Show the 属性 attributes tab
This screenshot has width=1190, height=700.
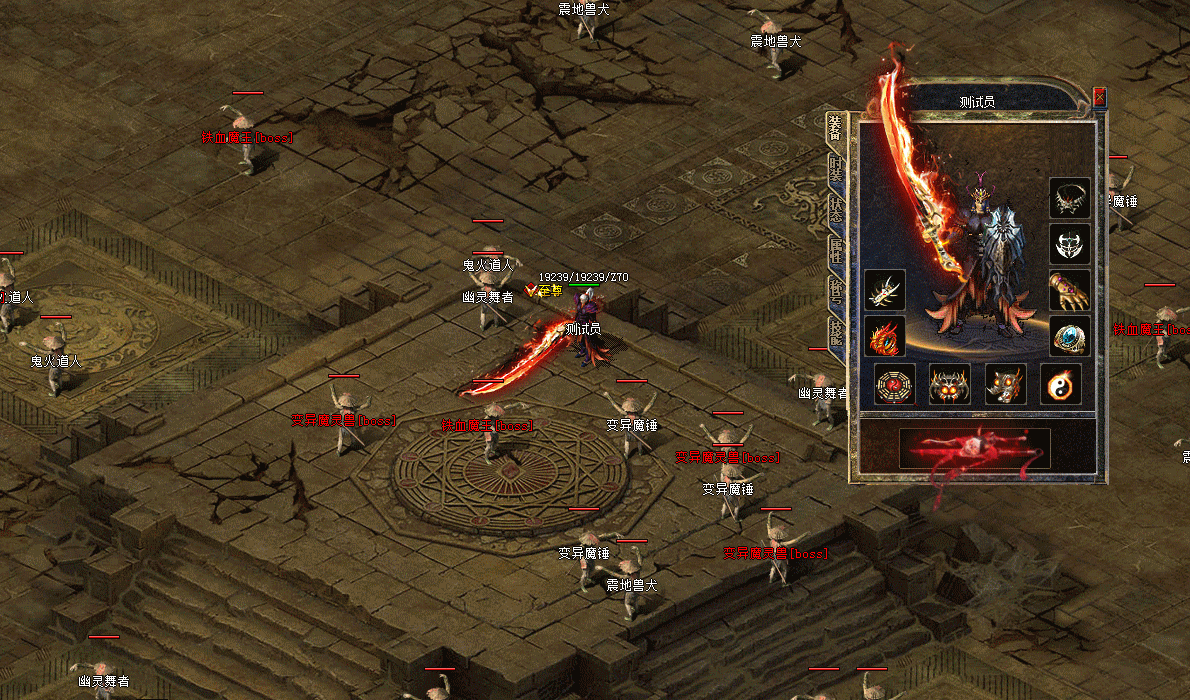[x=836, y=250]
